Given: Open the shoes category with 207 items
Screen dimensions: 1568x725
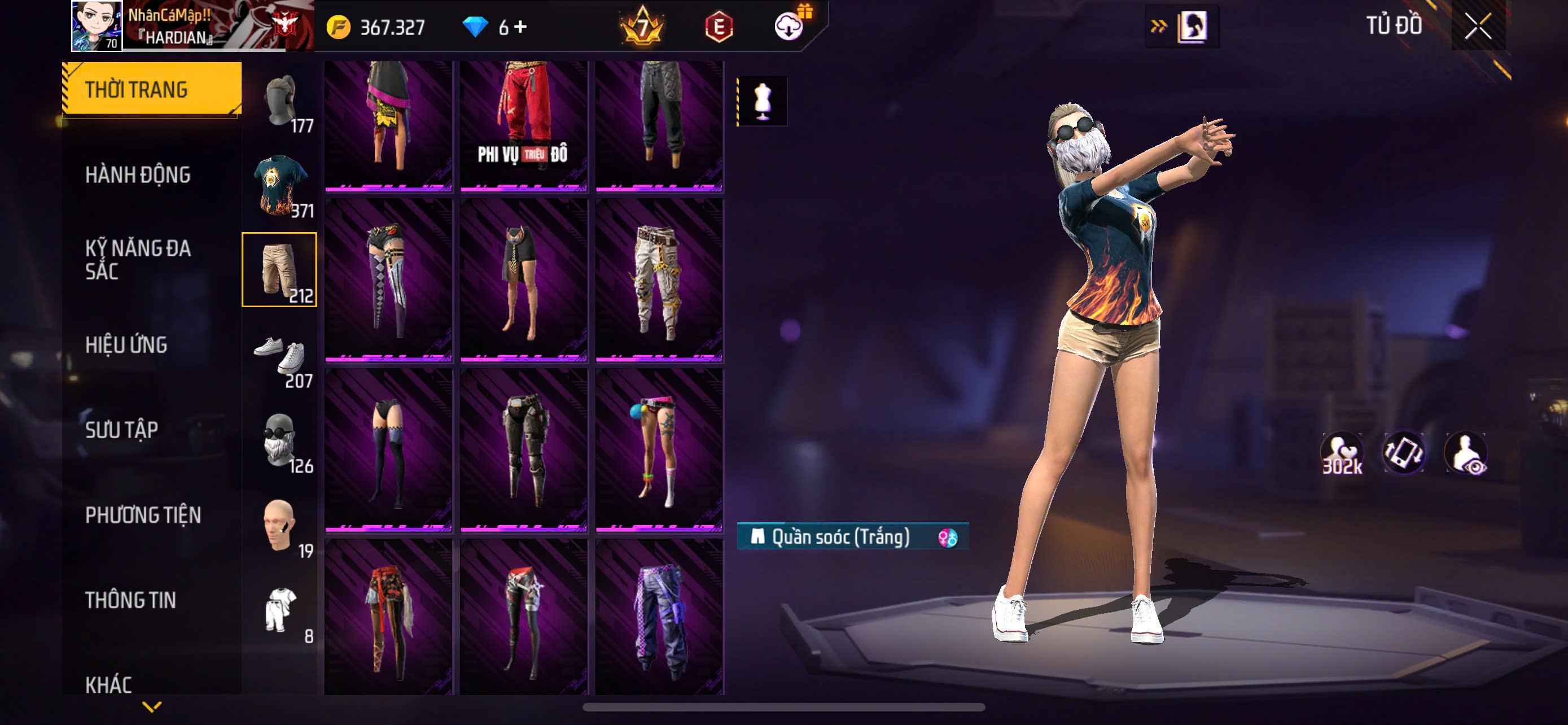Looking at the screenshot, I should tap(281, 356).
